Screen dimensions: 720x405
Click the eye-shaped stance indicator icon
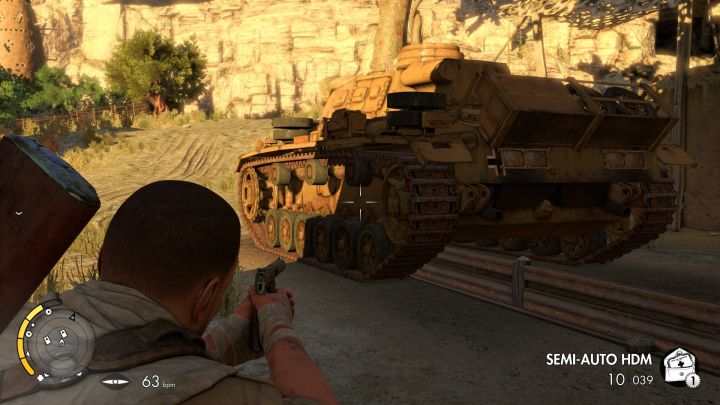pos(115,381)
